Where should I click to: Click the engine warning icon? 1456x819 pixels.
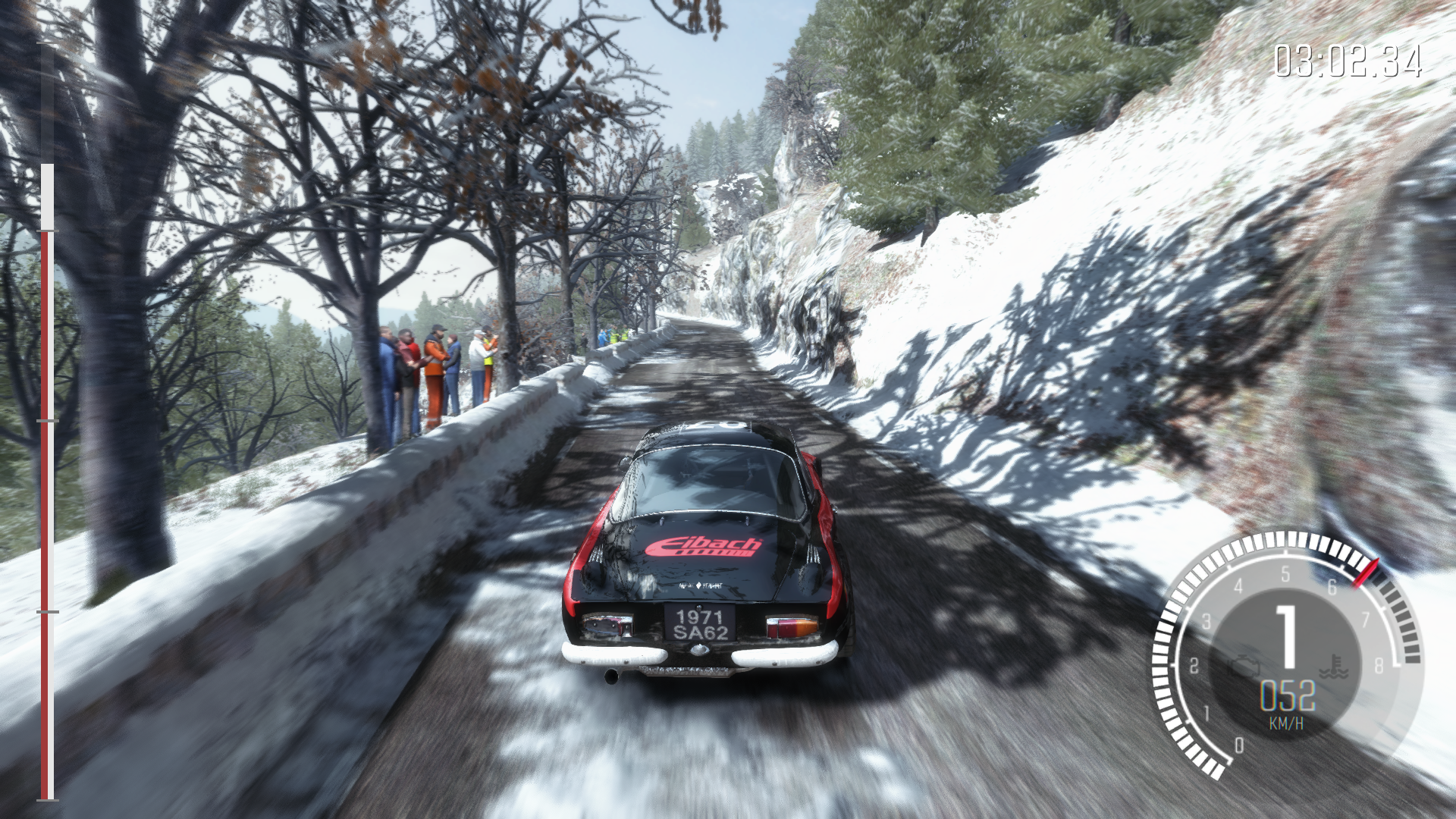click(1244, 665)
